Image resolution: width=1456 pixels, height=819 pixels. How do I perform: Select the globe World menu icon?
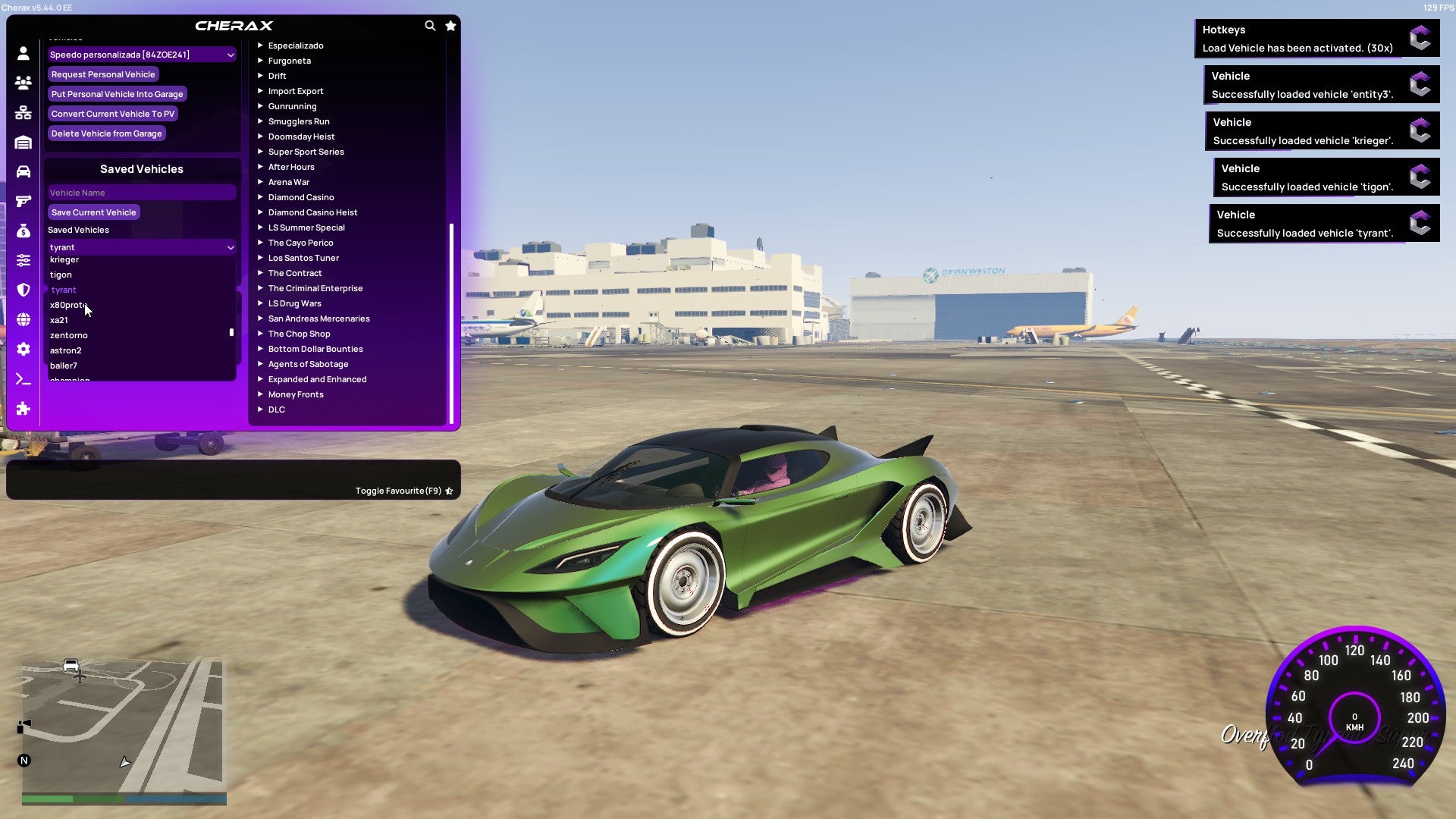23,318
